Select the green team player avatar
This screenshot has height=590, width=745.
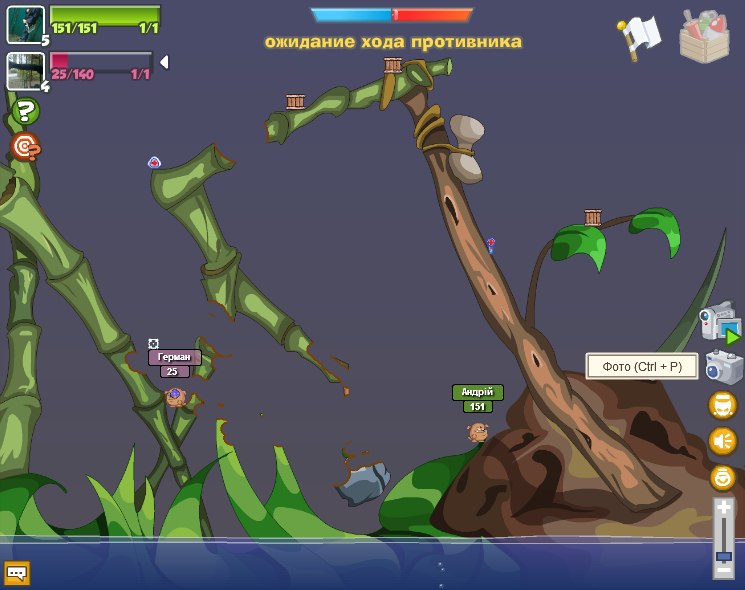pos(25,24)
